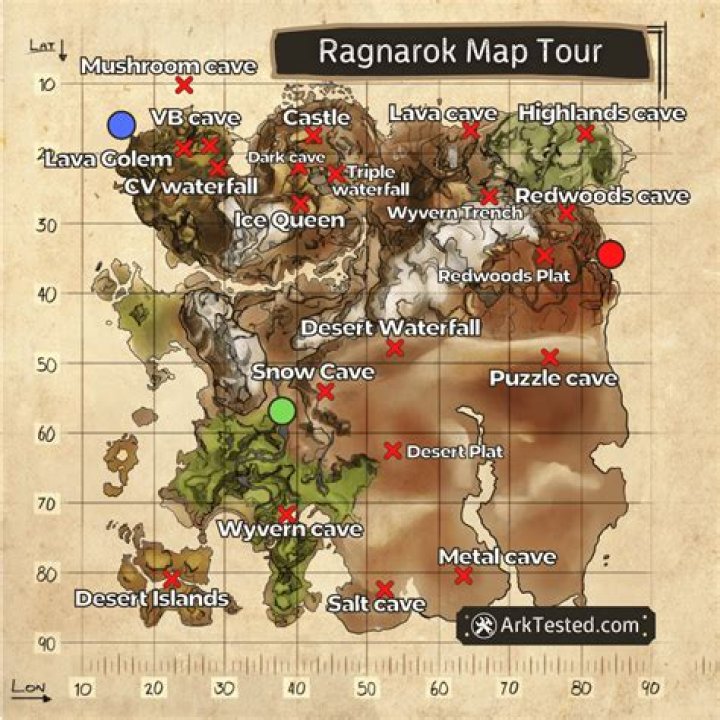Choose the Wyvern cave marker

point(287,513)
